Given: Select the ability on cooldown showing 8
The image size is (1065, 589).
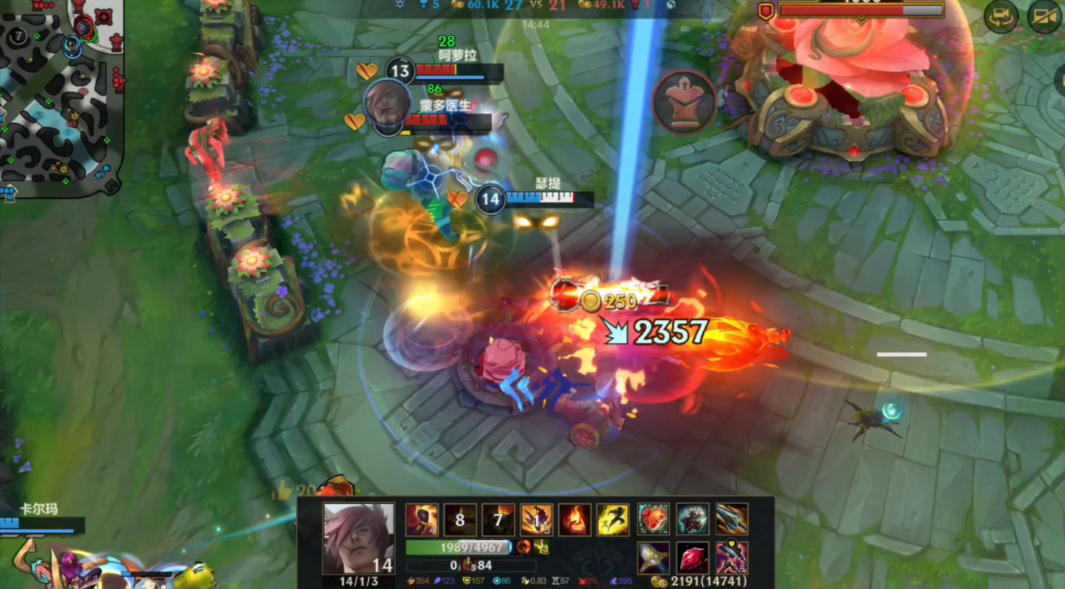Looking at the screenshot, I should [x=460, y=520].
